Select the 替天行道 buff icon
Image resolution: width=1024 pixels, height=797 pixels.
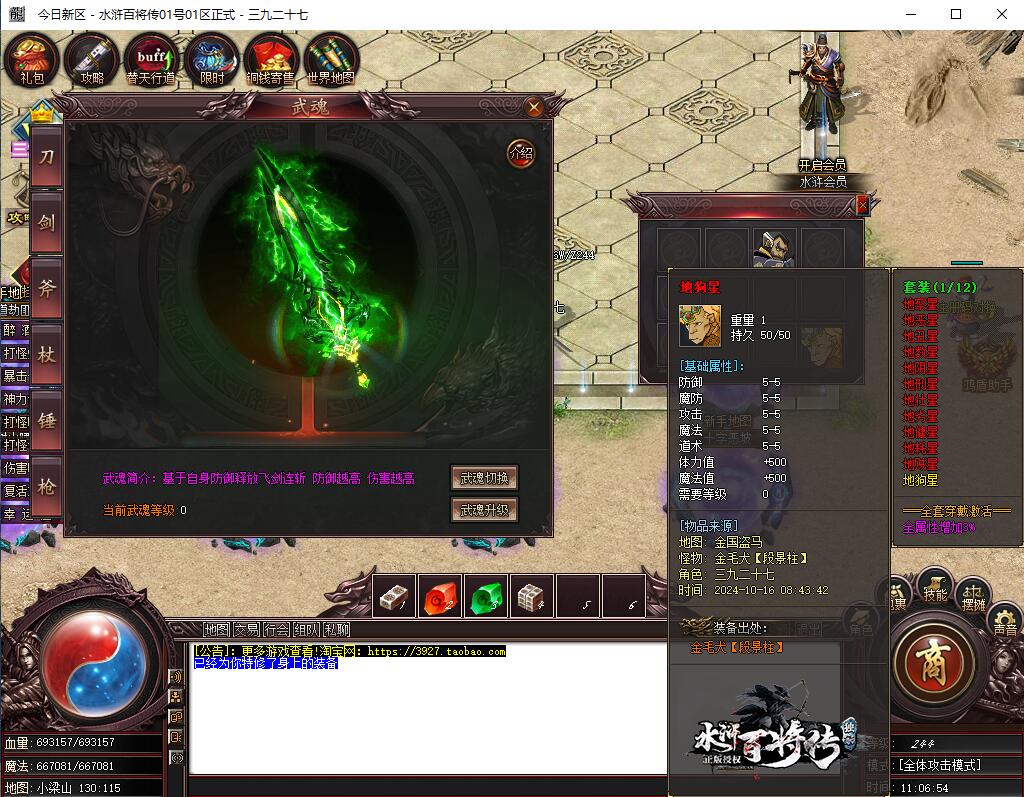pyautogui.click(x=151, y=58)
